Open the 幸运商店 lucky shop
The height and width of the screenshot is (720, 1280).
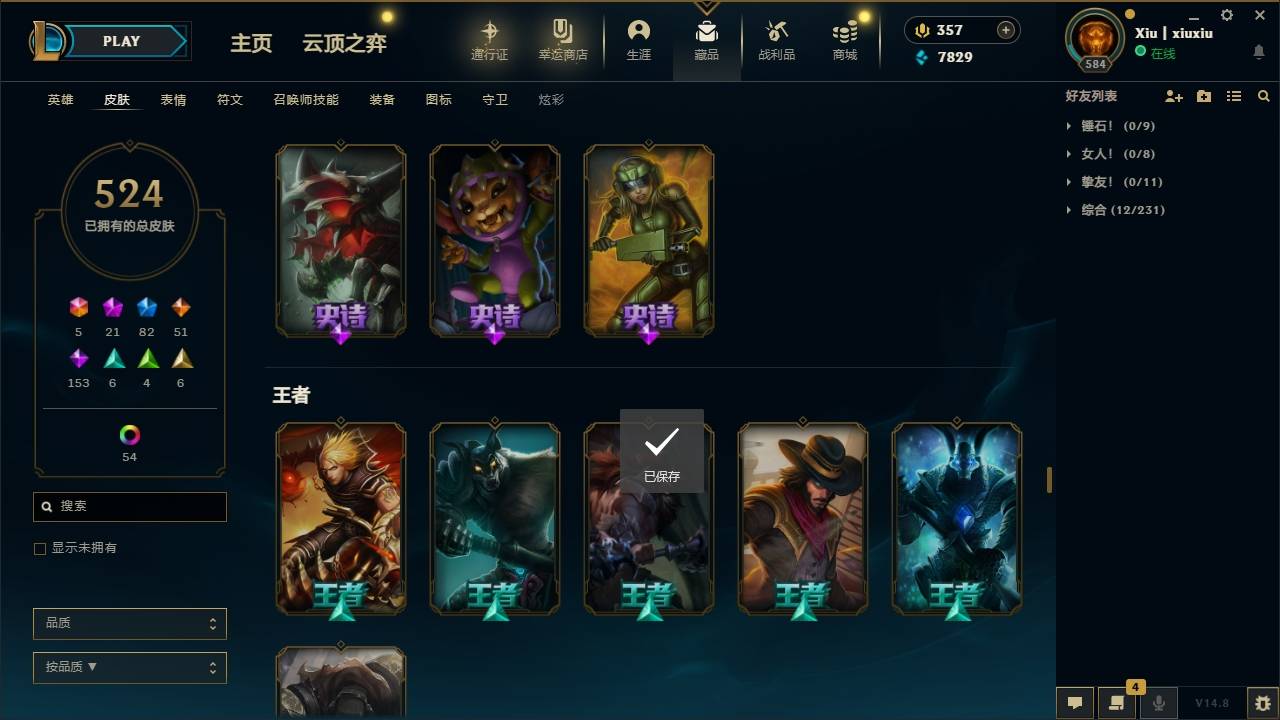pos(562,40)
